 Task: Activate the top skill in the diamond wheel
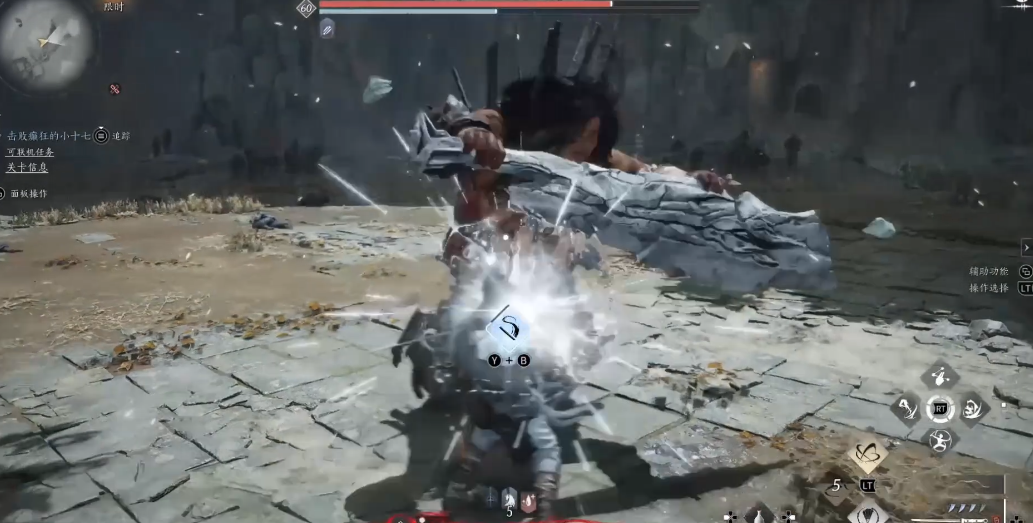coord(939,376)
